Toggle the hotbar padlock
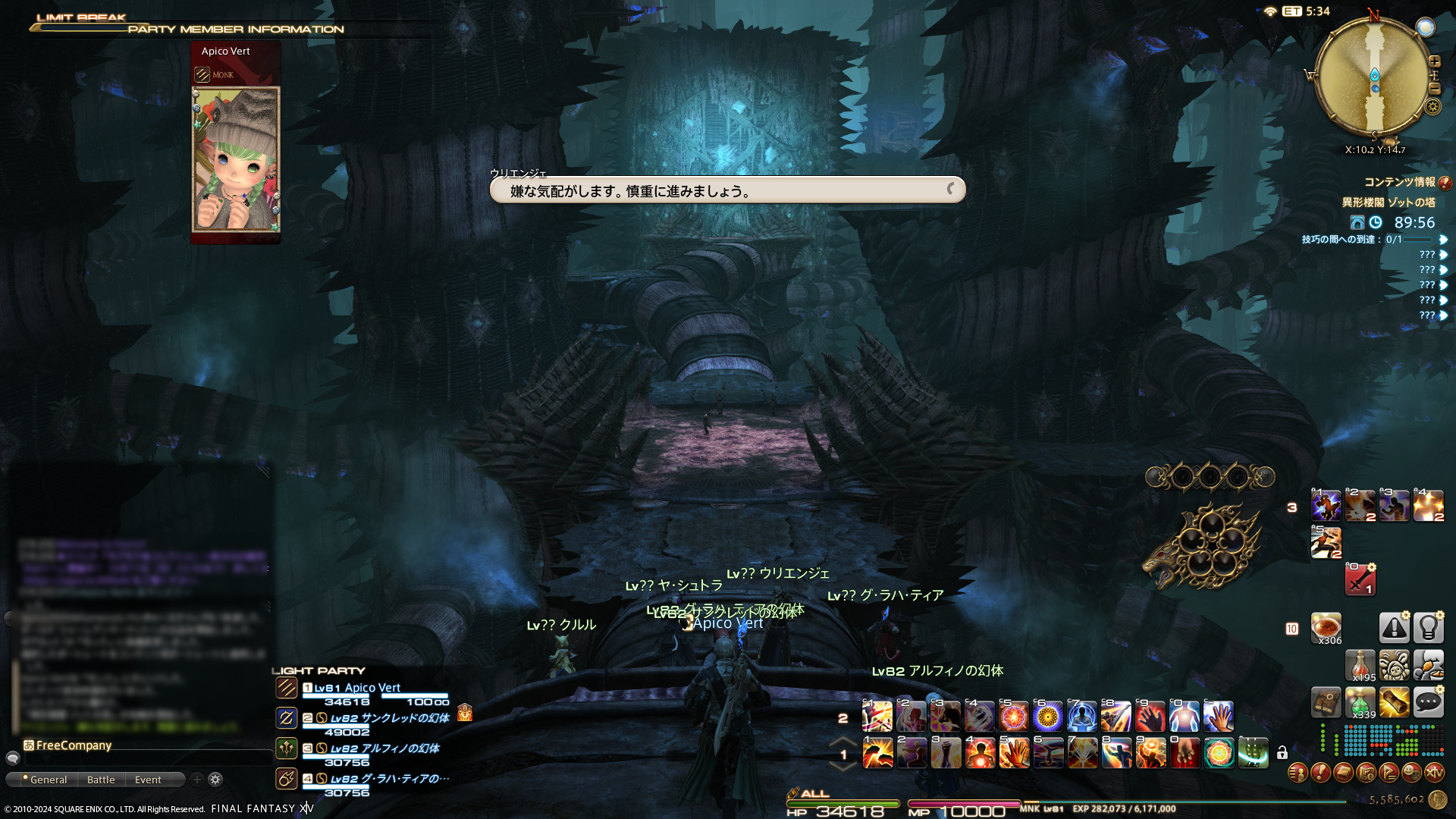This screenshot has width=1456, height=819. coord(1282,753)
